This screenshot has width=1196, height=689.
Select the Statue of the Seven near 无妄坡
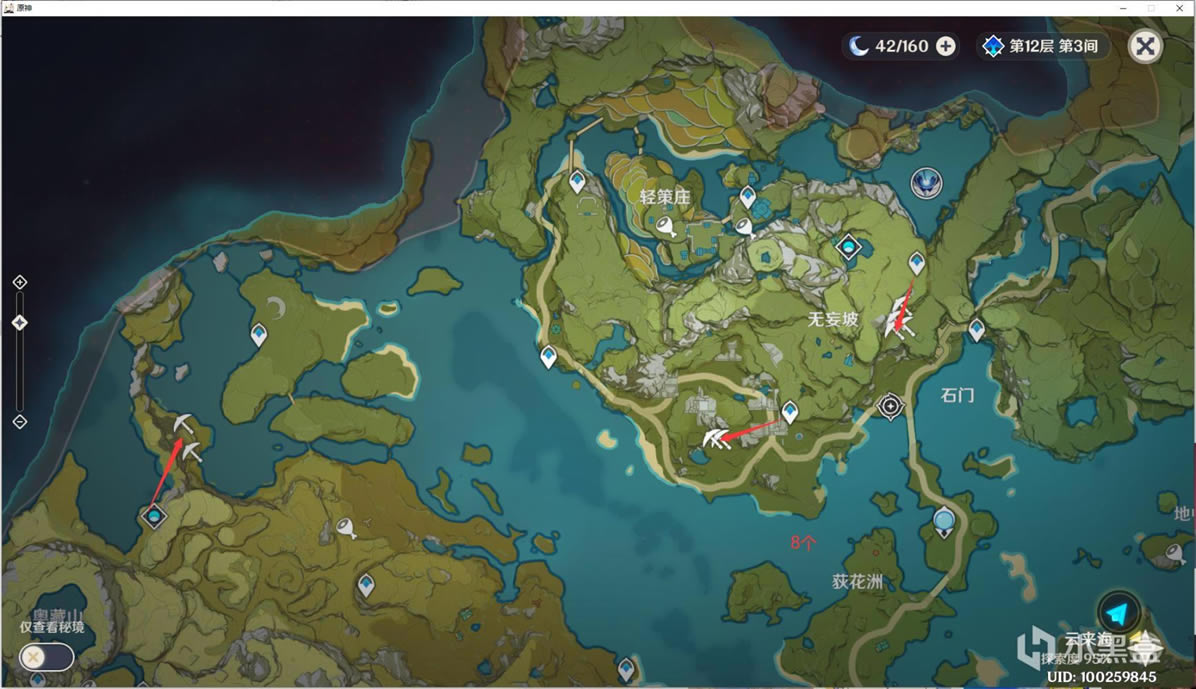[x=849, y=246]
